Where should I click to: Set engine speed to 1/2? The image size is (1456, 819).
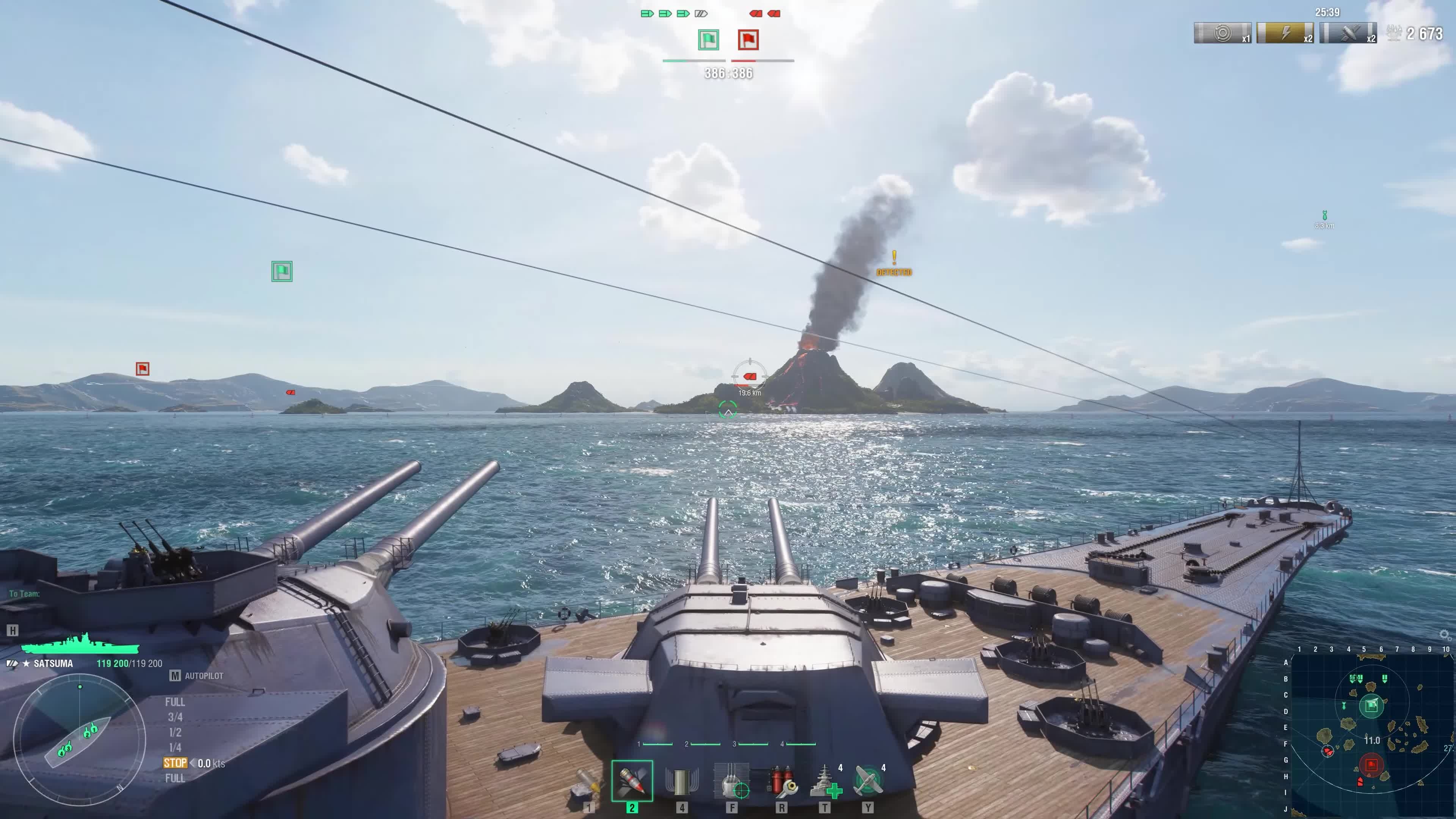point(175,733)
